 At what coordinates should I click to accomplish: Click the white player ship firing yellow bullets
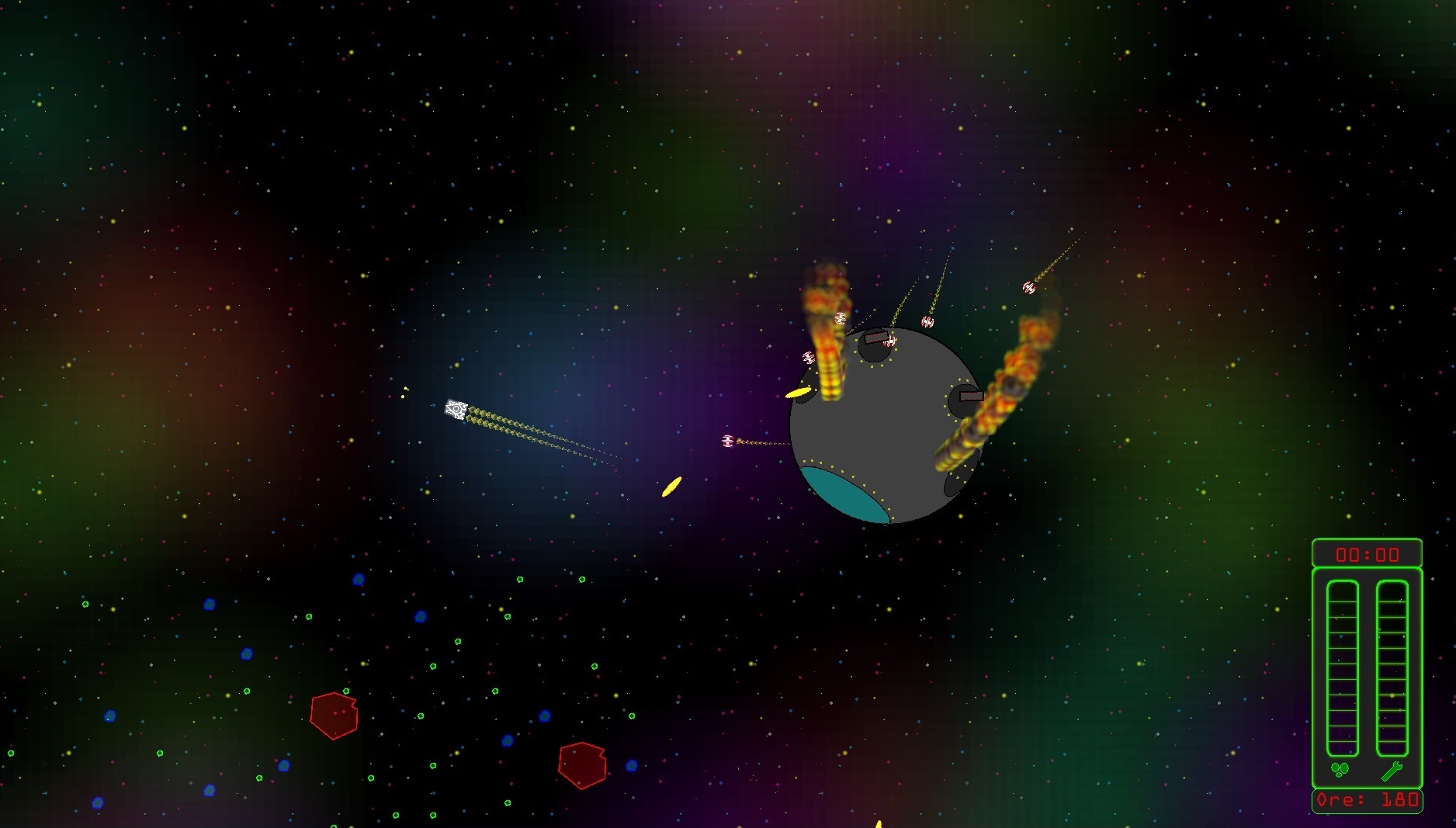457,409
